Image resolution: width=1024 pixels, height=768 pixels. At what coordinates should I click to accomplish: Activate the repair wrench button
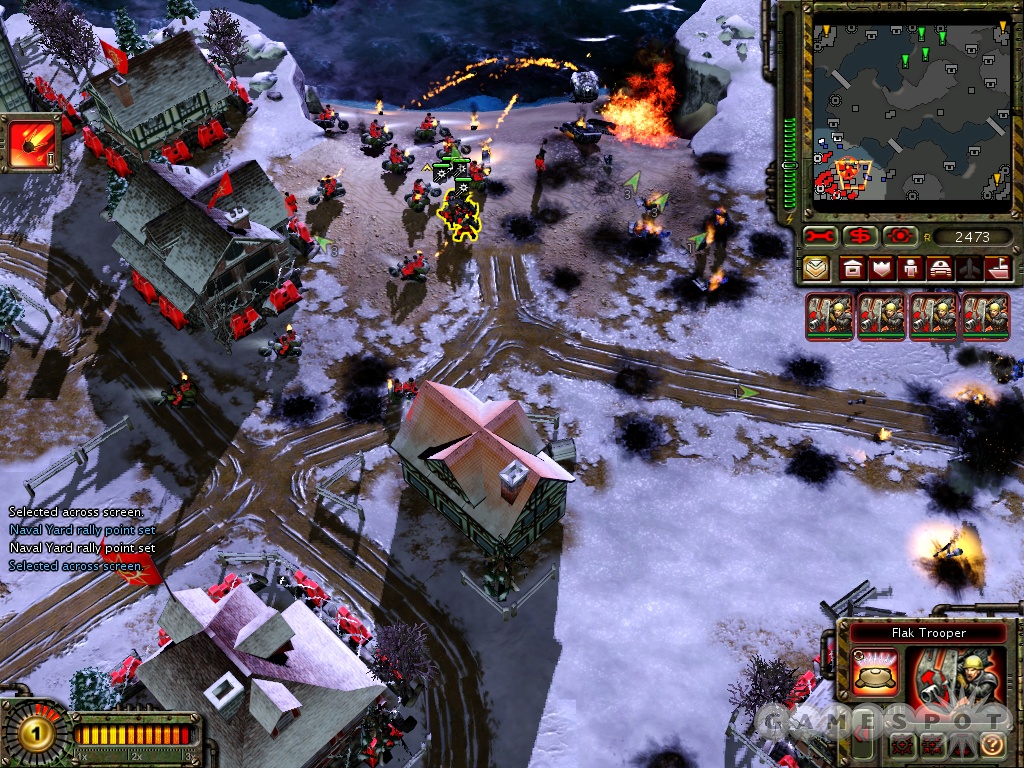click(x=820, y=237)
